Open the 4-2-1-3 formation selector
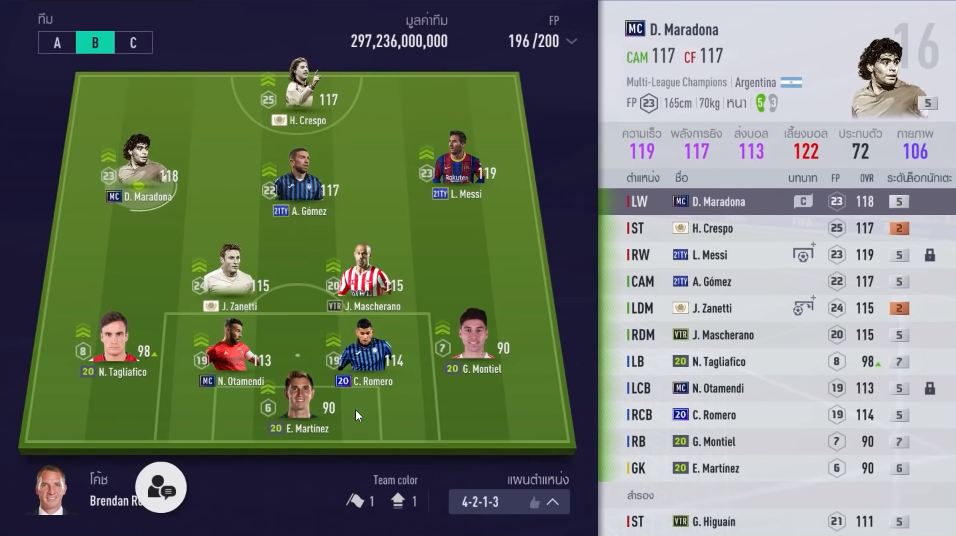Viewport: 956px width, 536px height. (x=509, y=501)
